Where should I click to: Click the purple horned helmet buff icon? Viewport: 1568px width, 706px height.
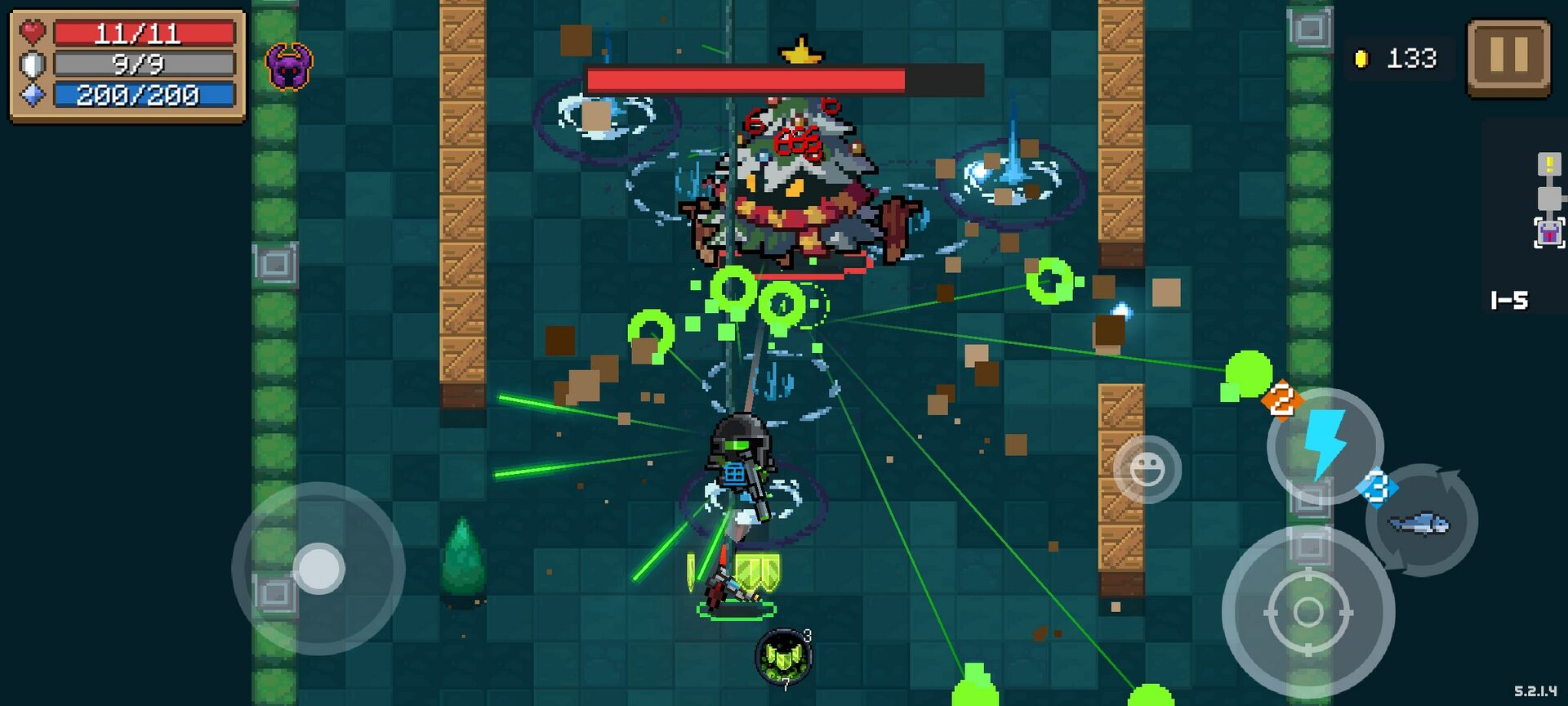coord(289,67)
